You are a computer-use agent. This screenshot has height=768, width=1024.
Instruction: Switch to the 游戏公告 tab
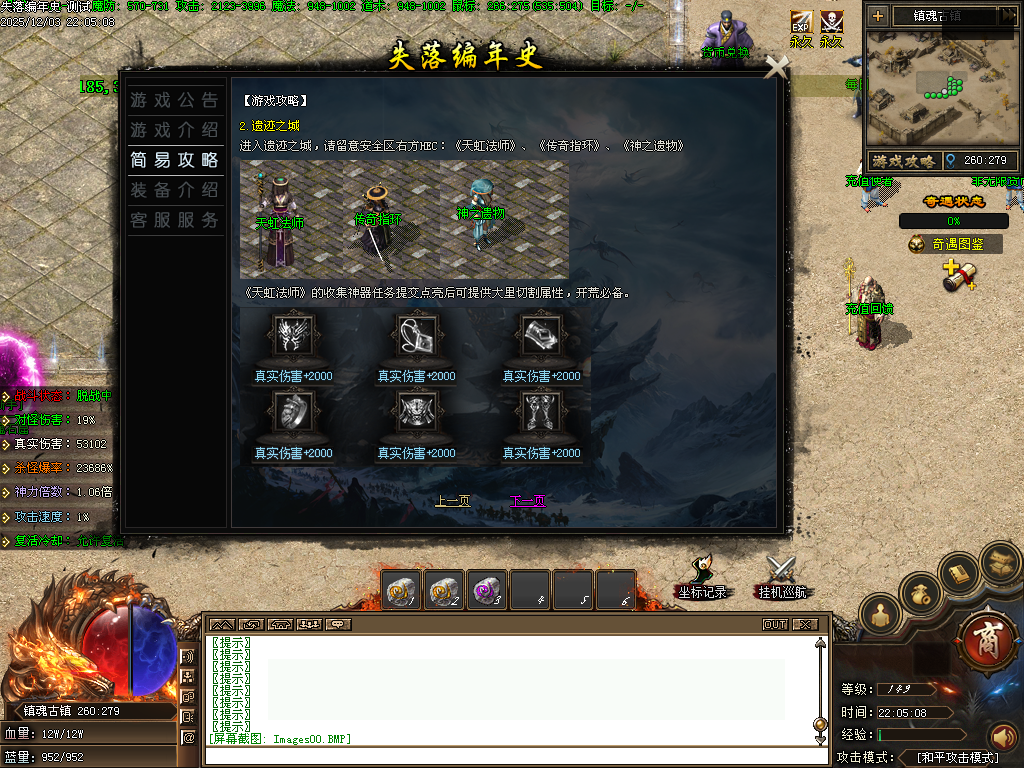click(x=174, y=101)
